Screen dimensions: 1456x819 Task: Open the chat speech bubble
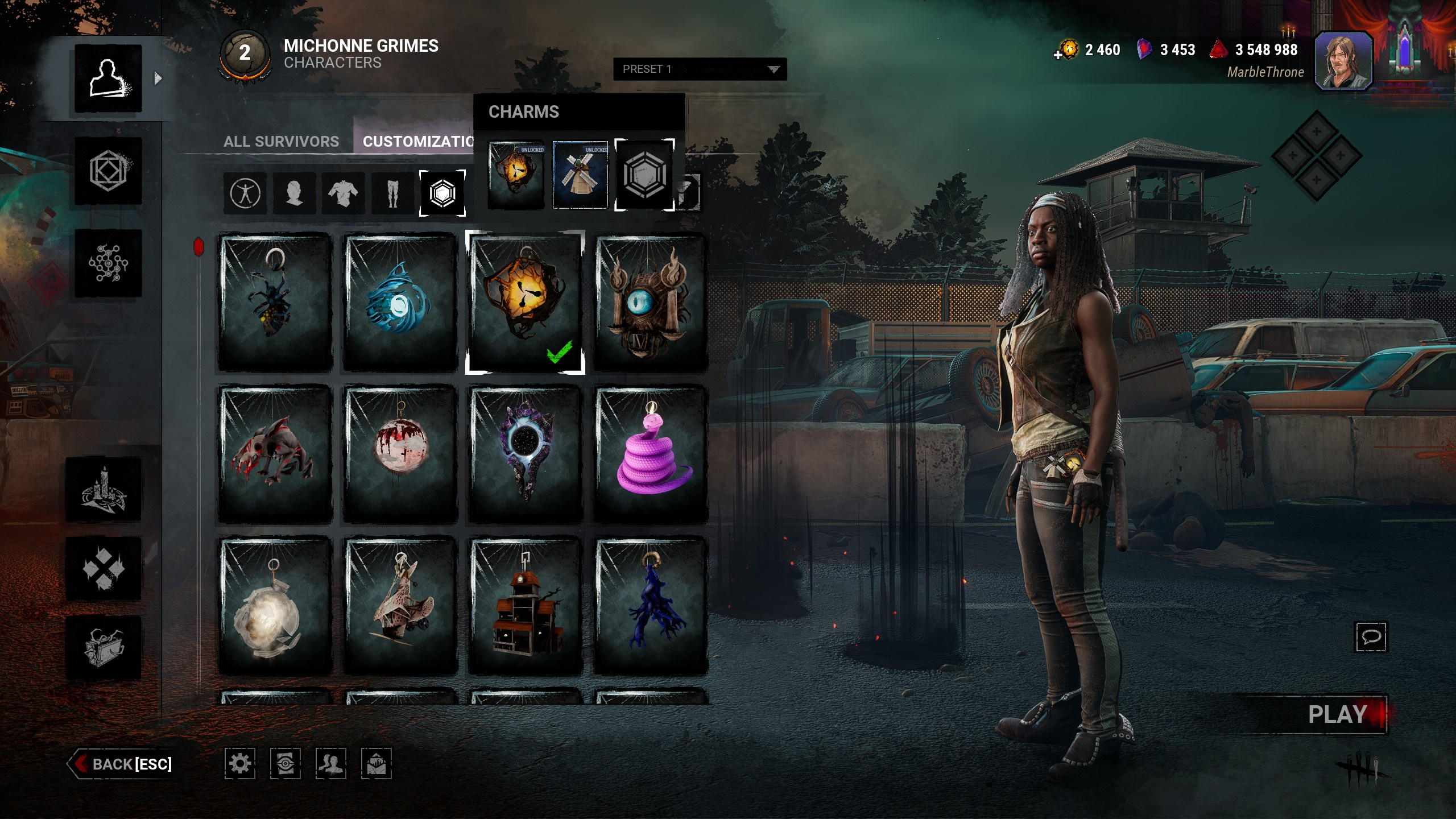click(x=1371, y=636)
